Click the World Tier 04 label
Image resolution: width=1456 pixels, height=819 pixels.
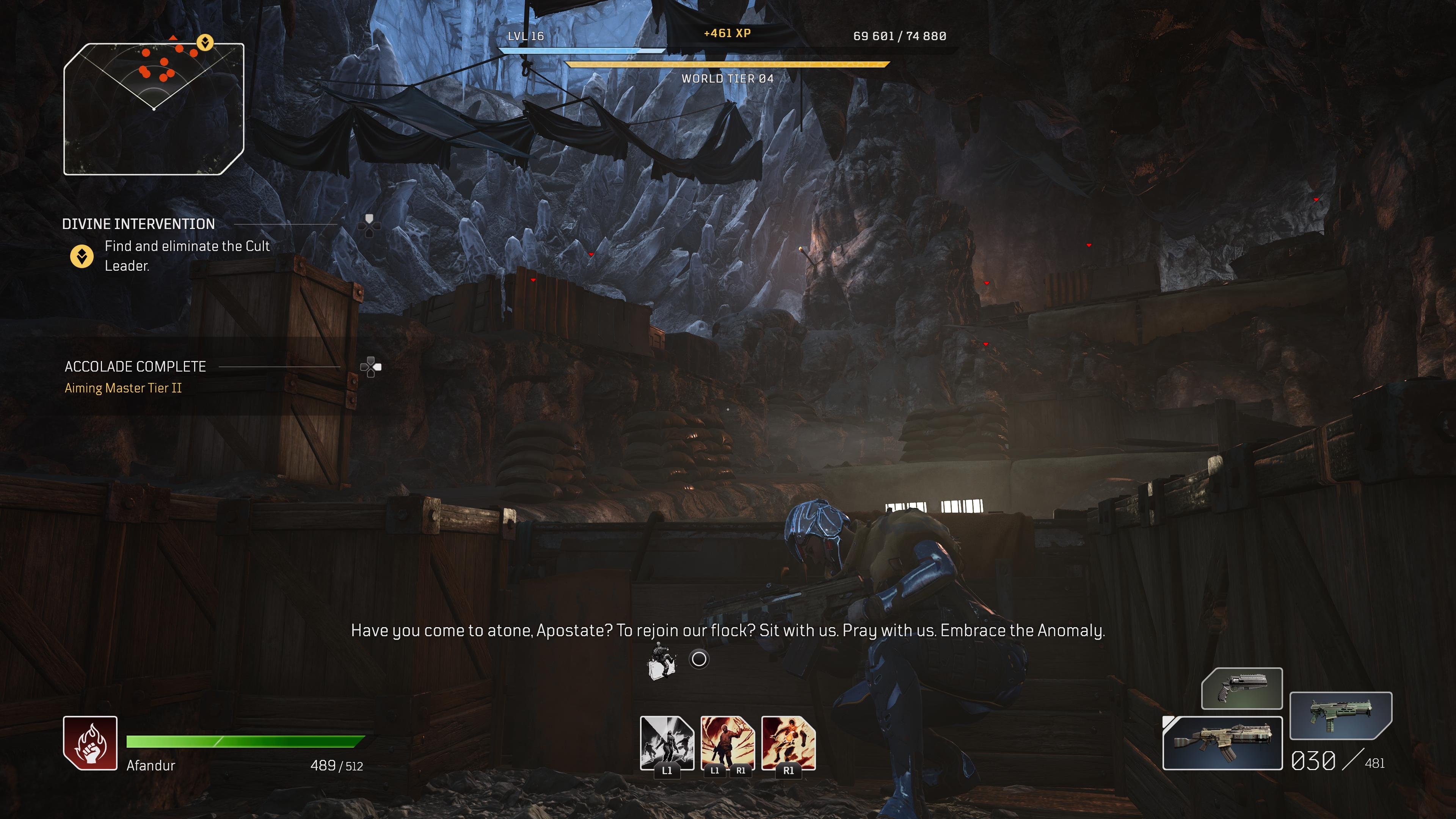click(x=728, y=79)
